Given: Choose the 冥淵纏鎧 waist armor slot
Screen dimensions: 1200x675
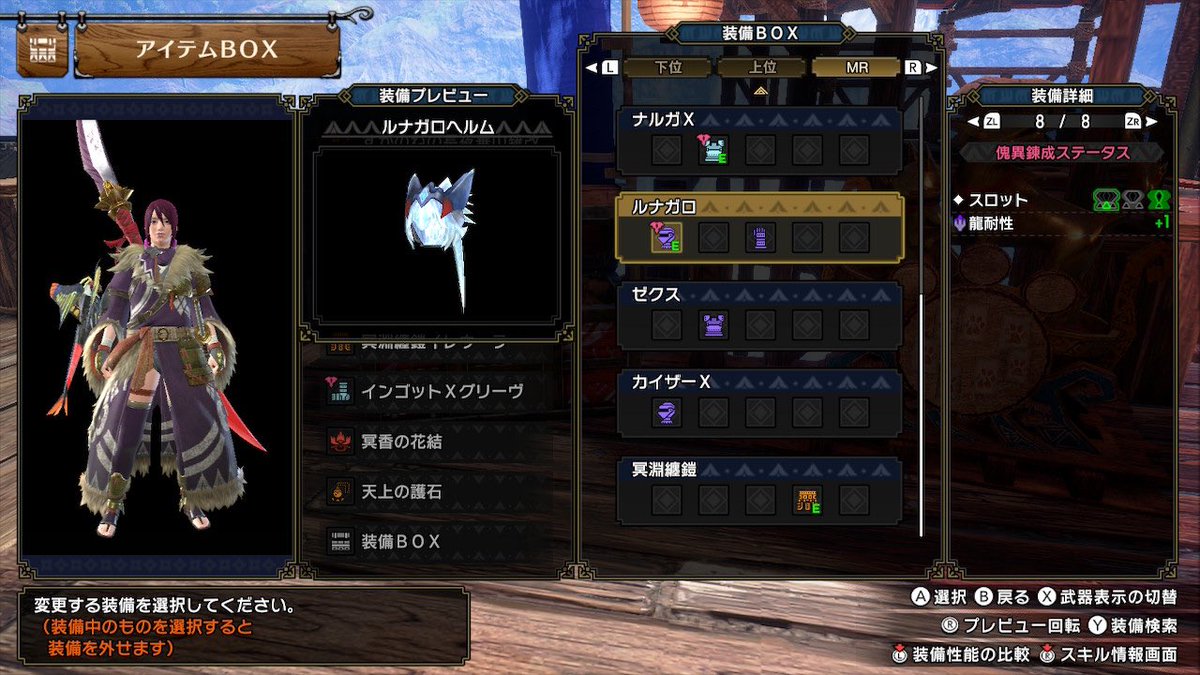Looking at the screenshot, I should tap(807, 499).
